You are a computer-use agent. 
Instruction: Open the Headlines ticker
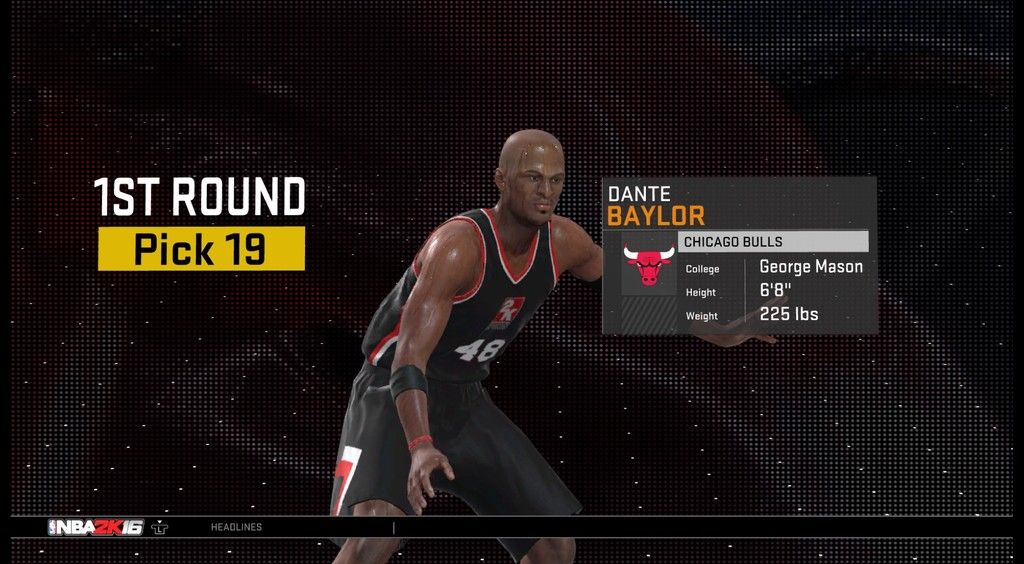[x=236, y=527]
